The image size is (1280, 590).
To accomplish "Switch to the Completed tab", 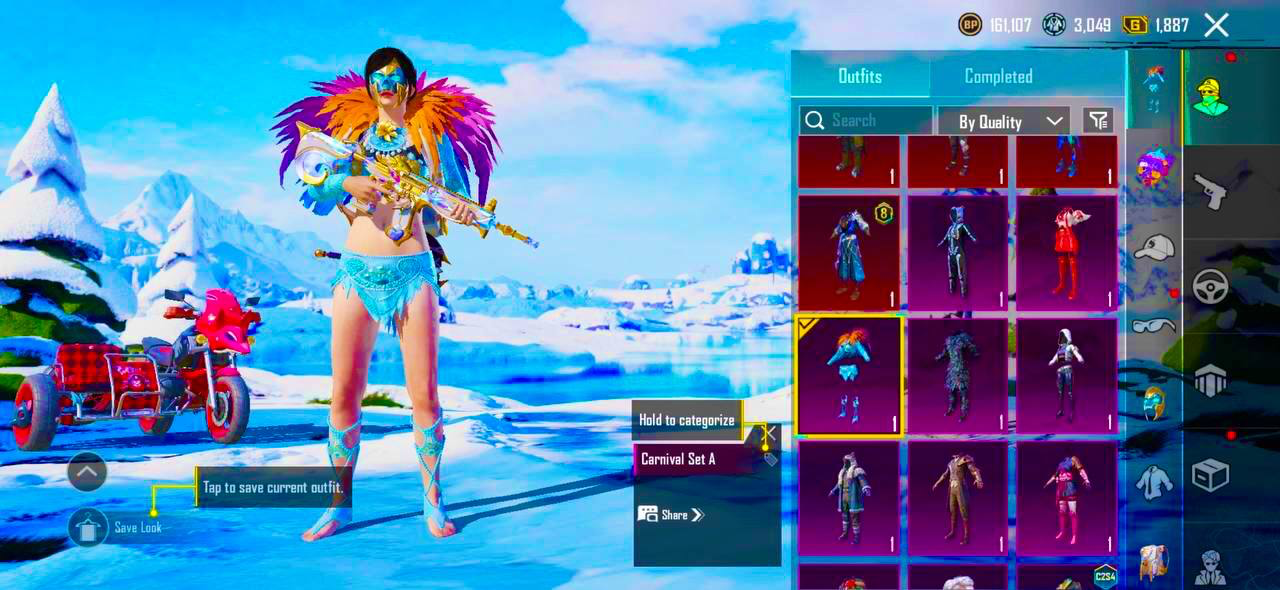I will coord(998,76).
